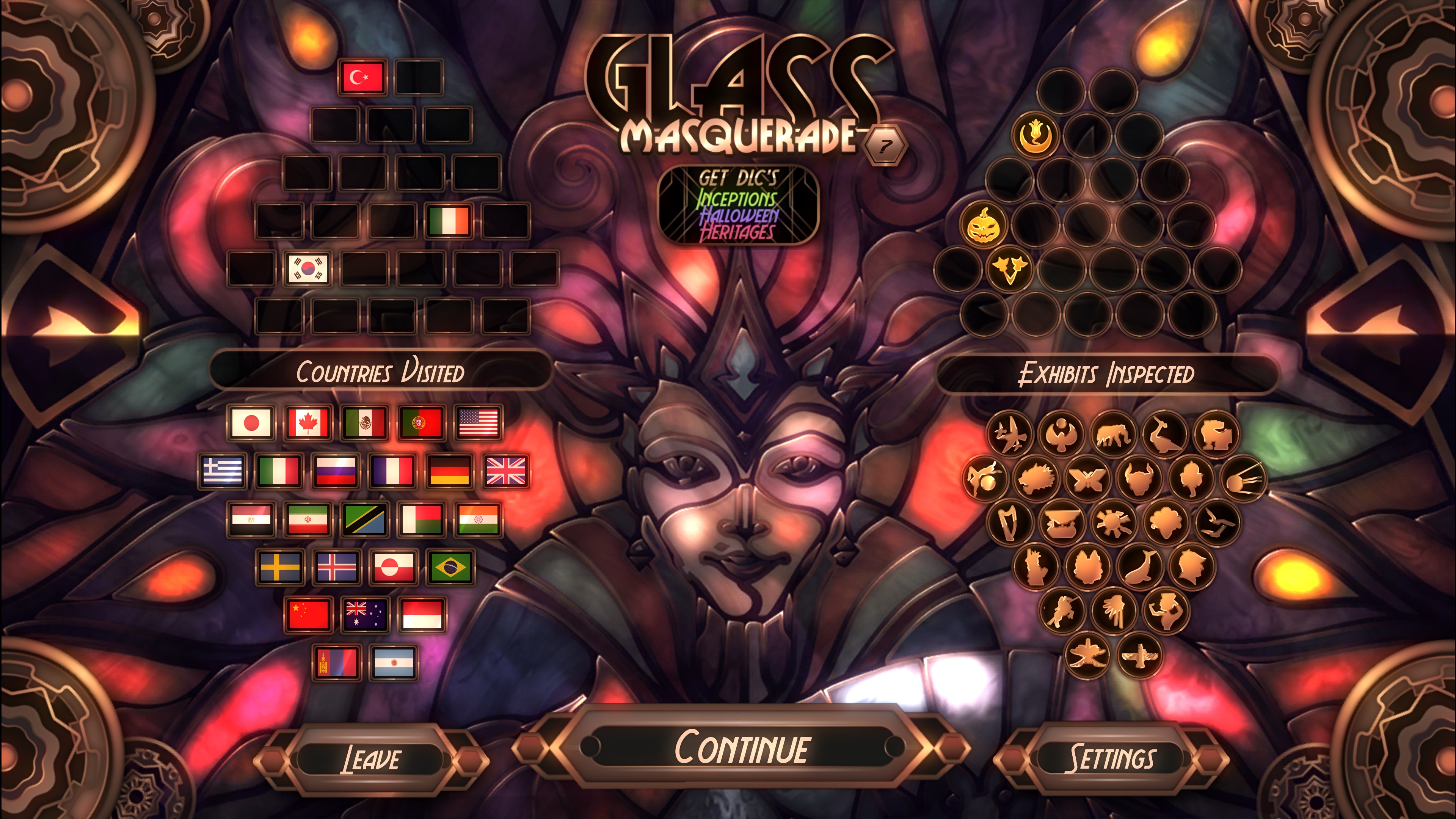Pick the Japan flag tile

coord(251,423)
